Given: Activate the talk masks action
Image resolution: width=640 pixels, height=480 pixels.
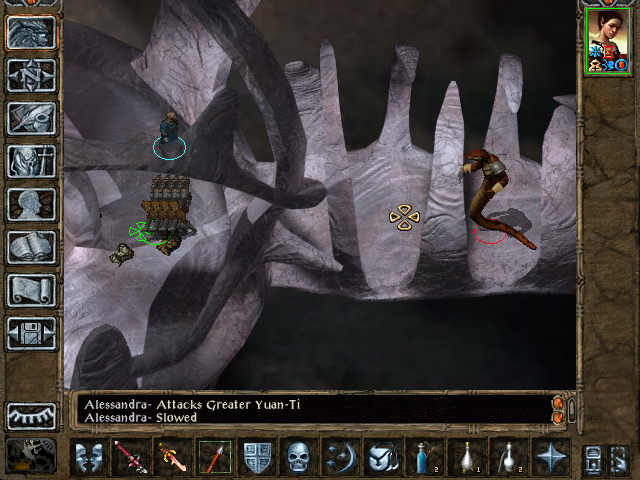Looking at the screenshot, I should (x=89, y=457).
